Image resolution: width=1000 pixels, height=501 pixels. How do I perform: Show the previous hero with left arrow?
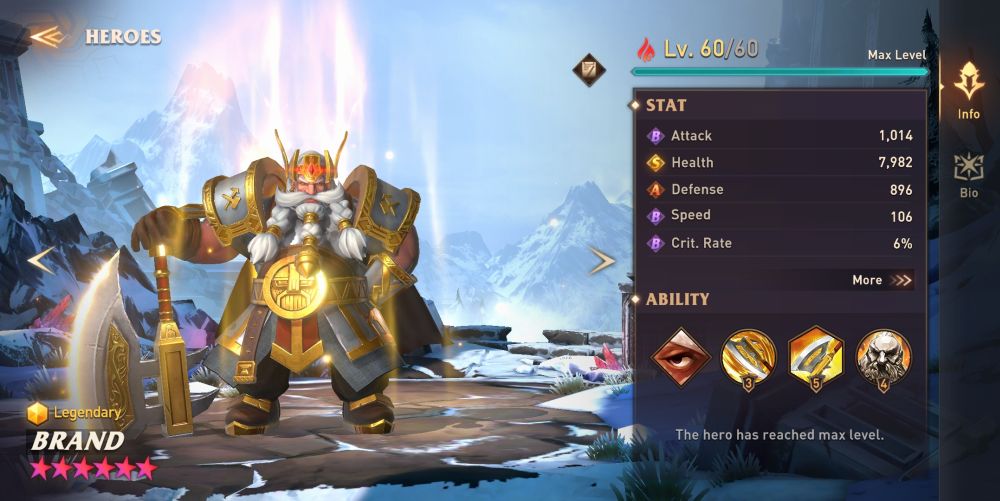(x=40, y=261)
